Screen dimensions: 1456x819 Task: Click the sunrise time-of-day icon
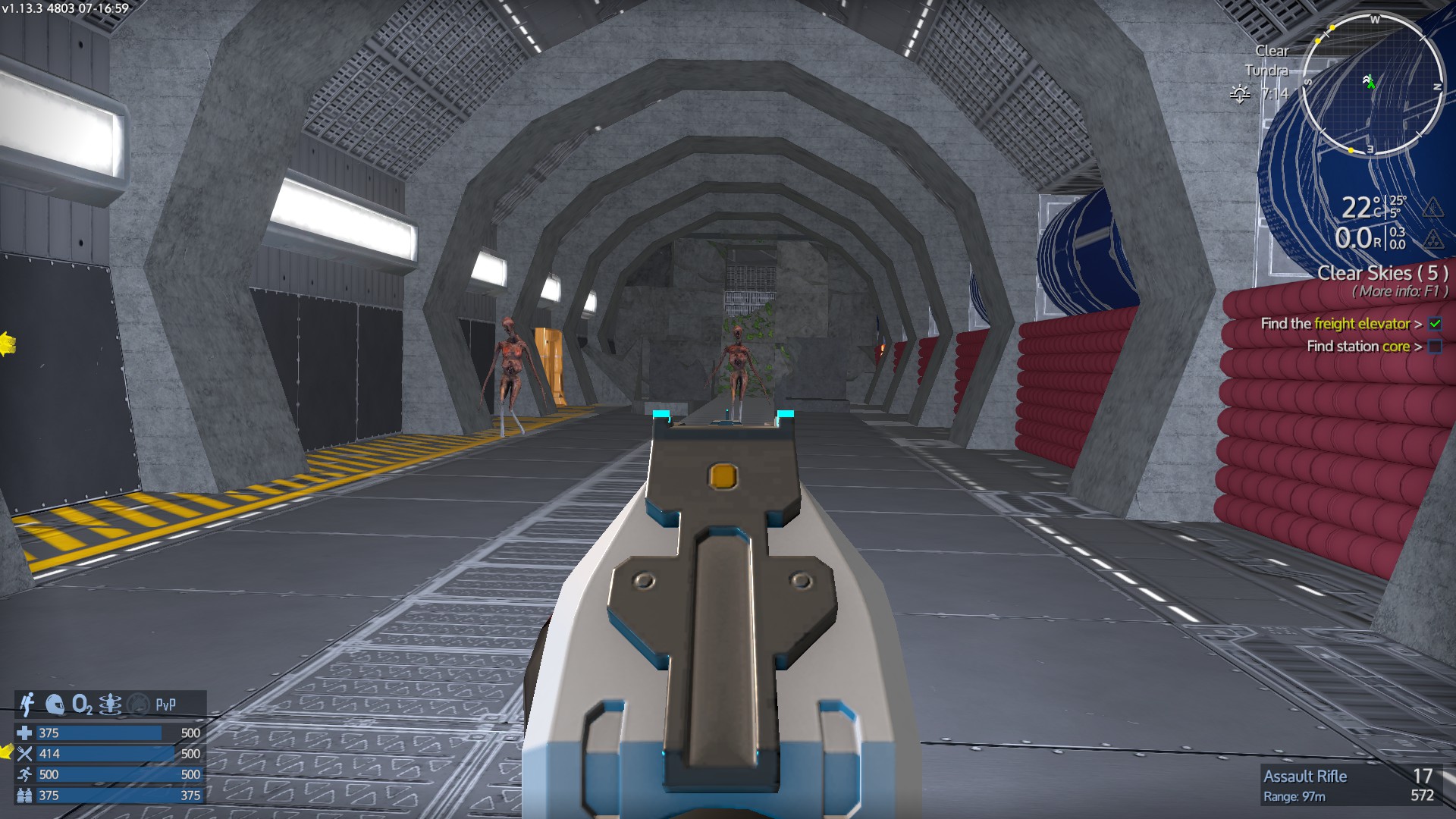pyautogui.click(x=1240, y=94)
